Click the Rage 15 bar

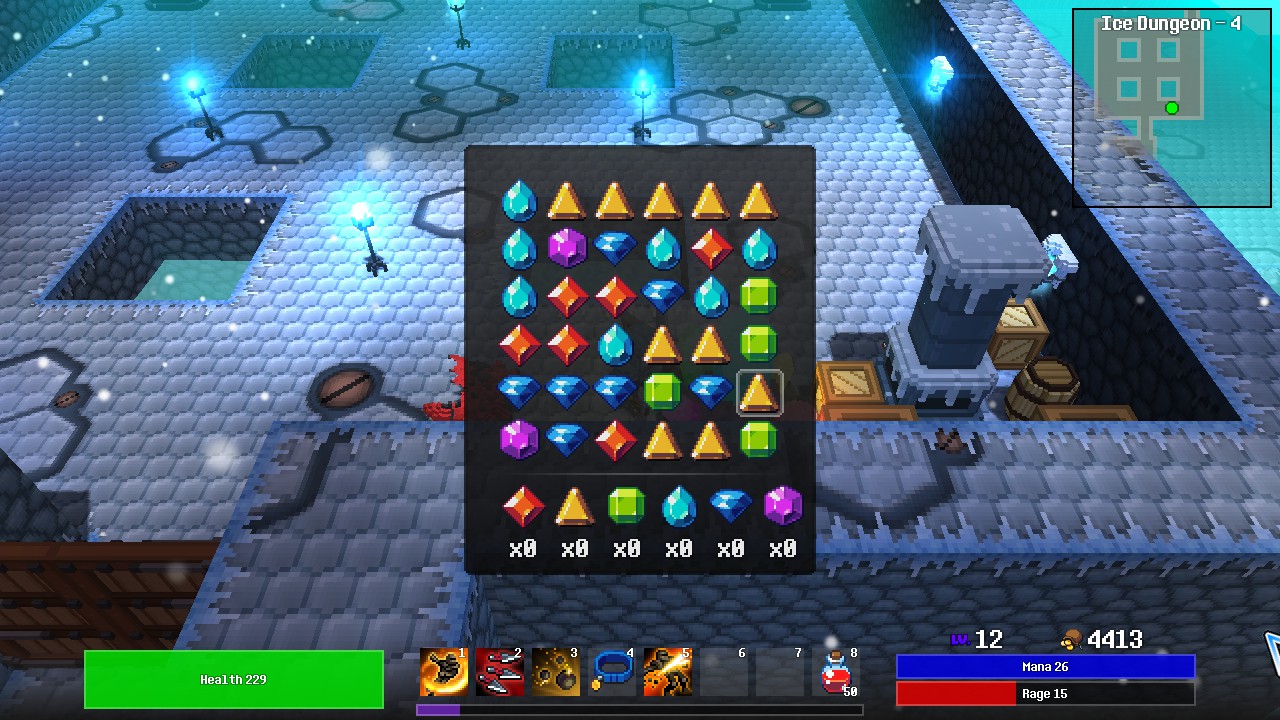1046,694
